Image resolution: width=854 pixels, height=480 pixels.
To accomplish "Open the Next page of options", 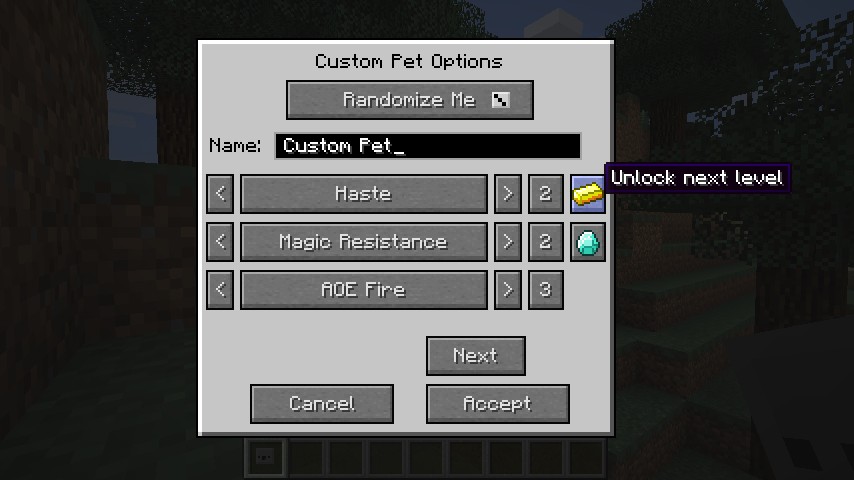I will (x=475, y=356).
